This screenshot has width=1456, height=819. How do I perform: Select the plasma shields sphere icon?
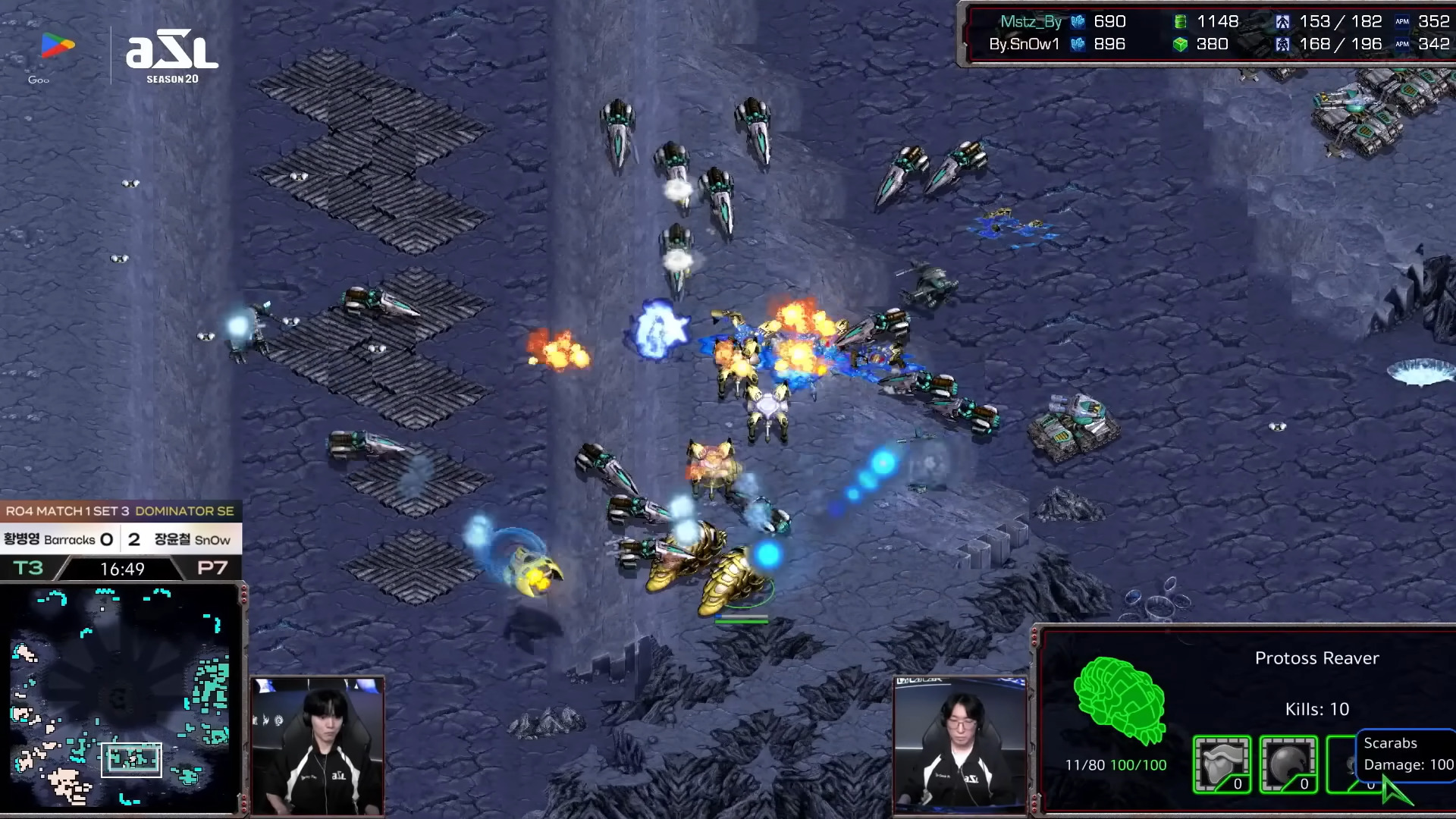(1288, 764)
